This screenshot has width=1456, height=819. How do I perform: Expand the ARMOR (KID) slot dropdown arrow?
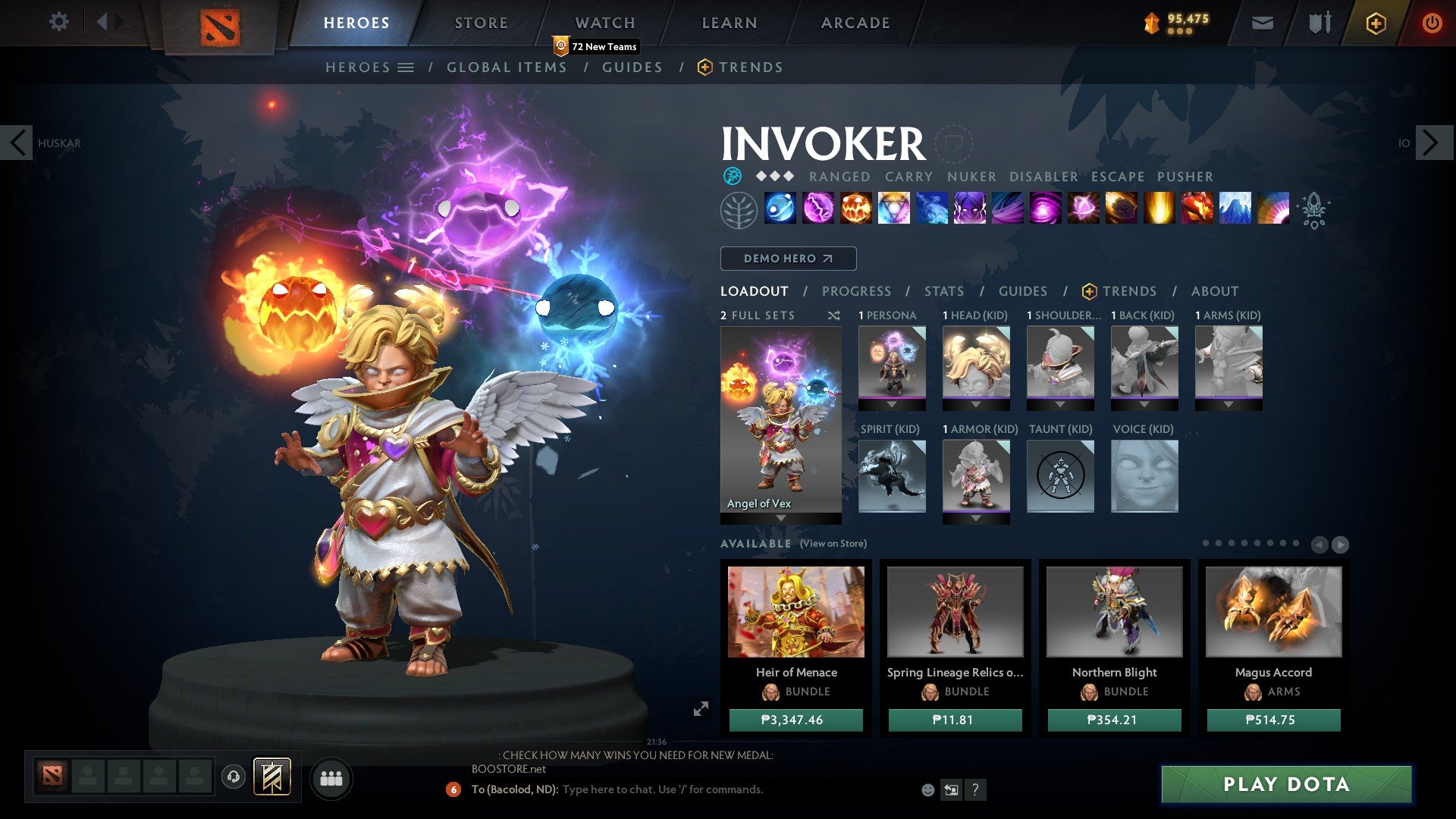[x=976, y=519]
